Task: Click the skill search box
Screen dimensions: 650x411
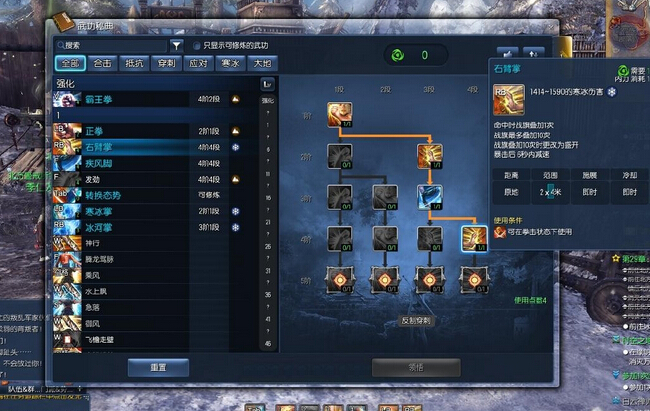Action: (112, 45)
